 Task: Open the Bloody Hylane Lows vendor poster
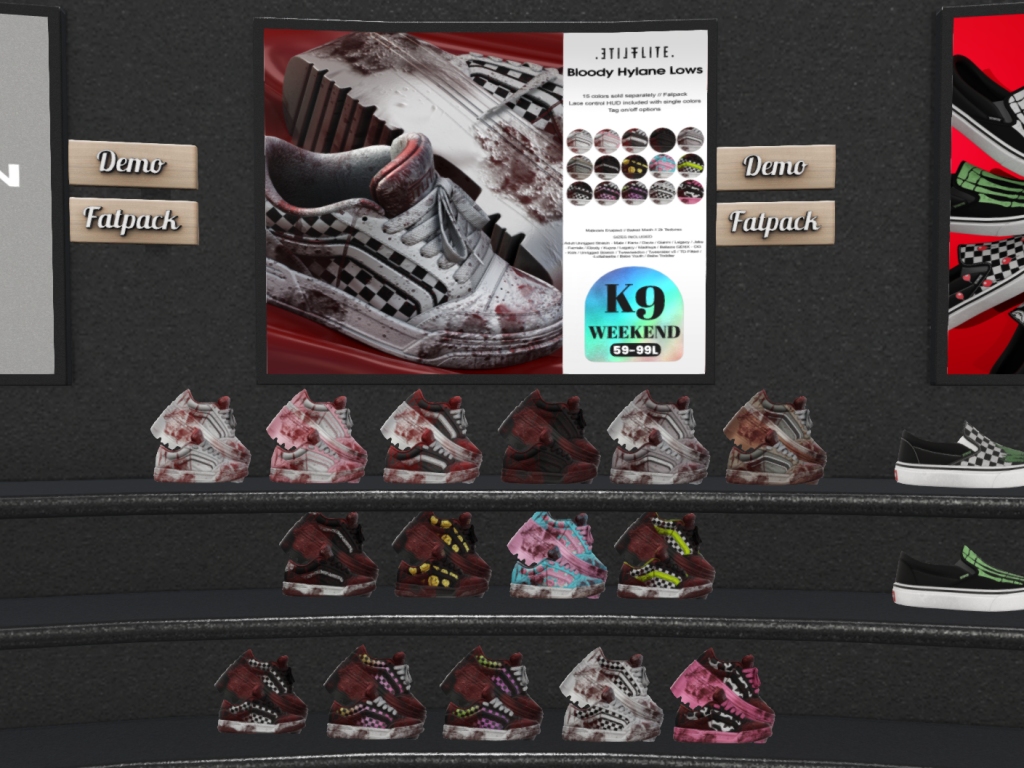[485, 200]
